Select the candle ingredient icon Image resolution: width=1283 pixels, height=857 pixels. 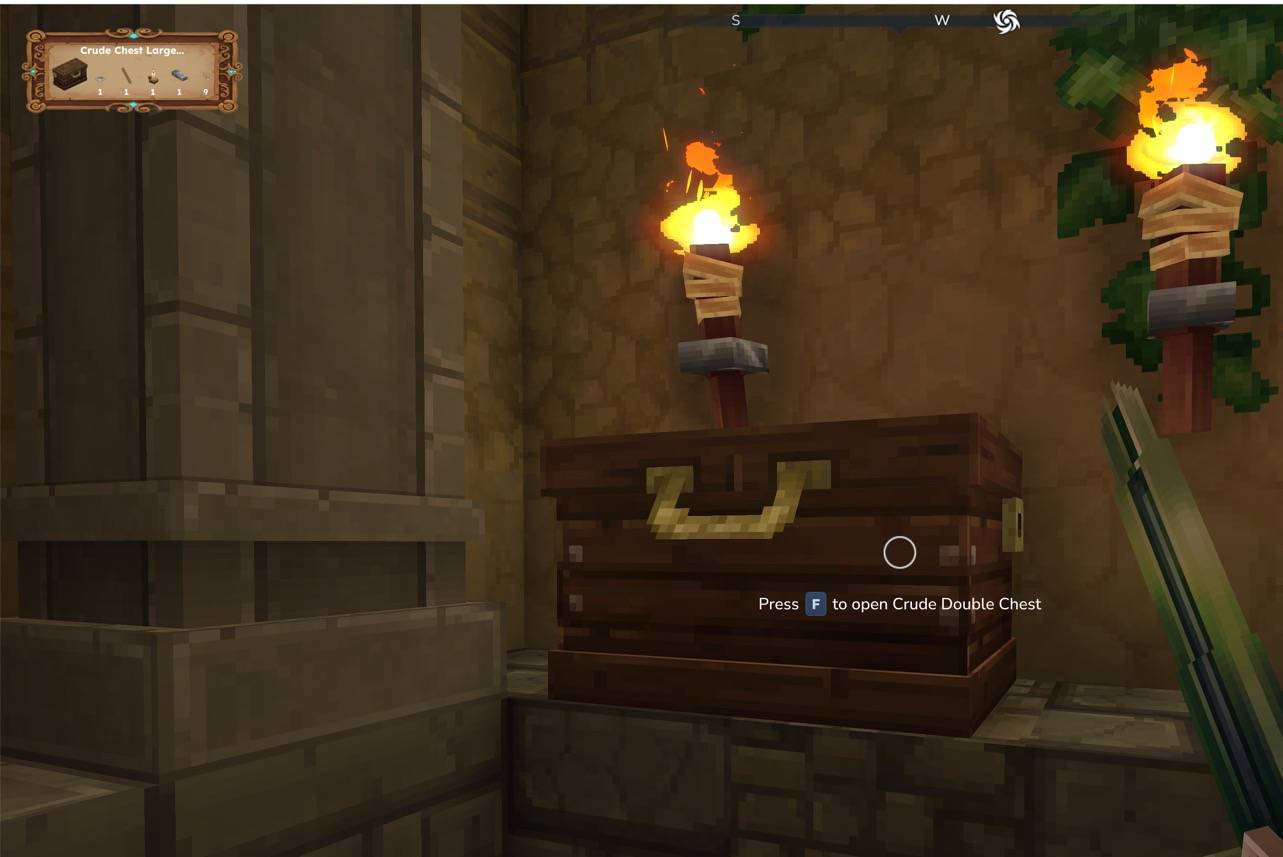[x=153, y=76]
